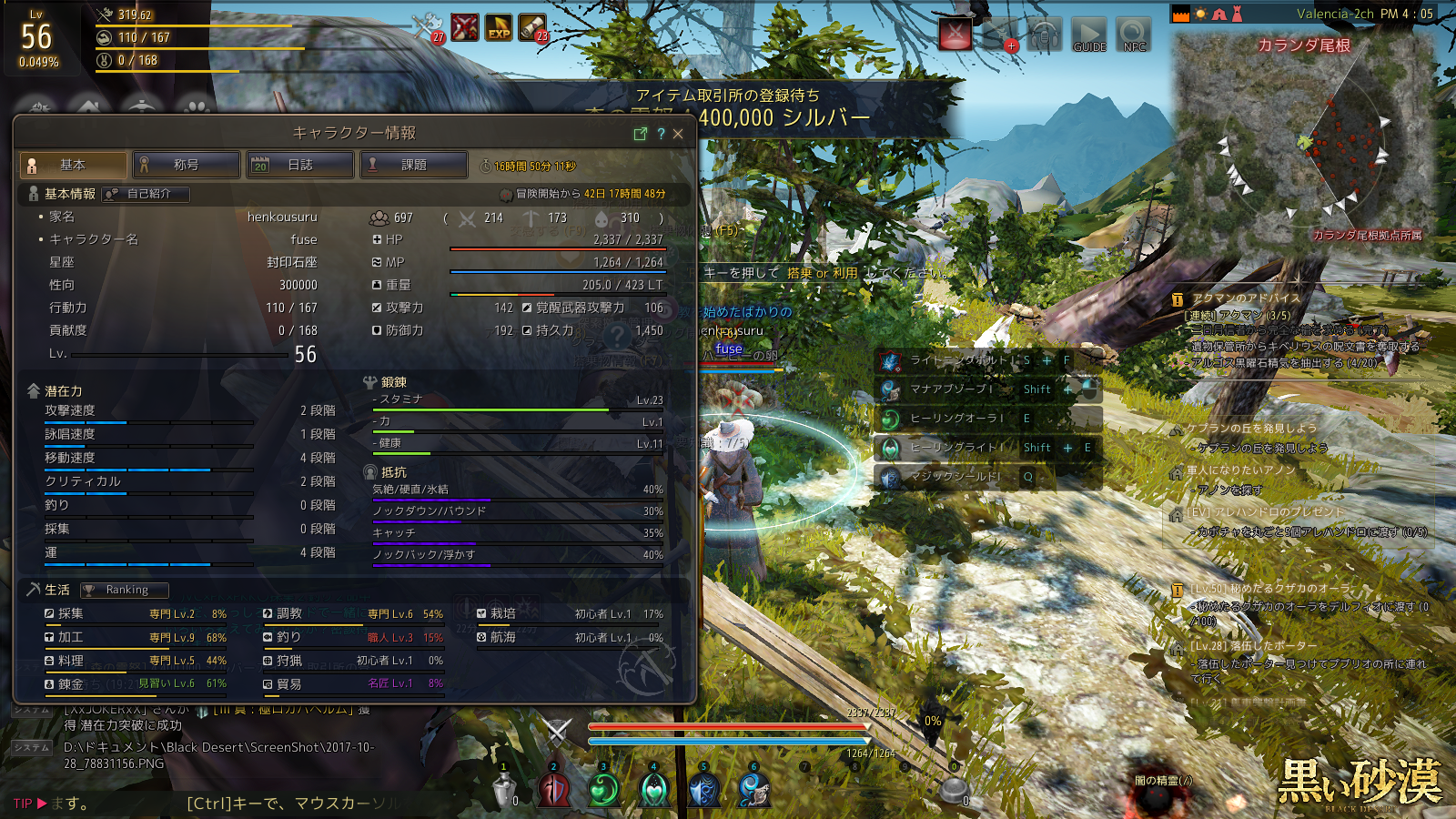
Task: Select the アクマンのアドバイス quest entry
Action: tap(1246, 298)
